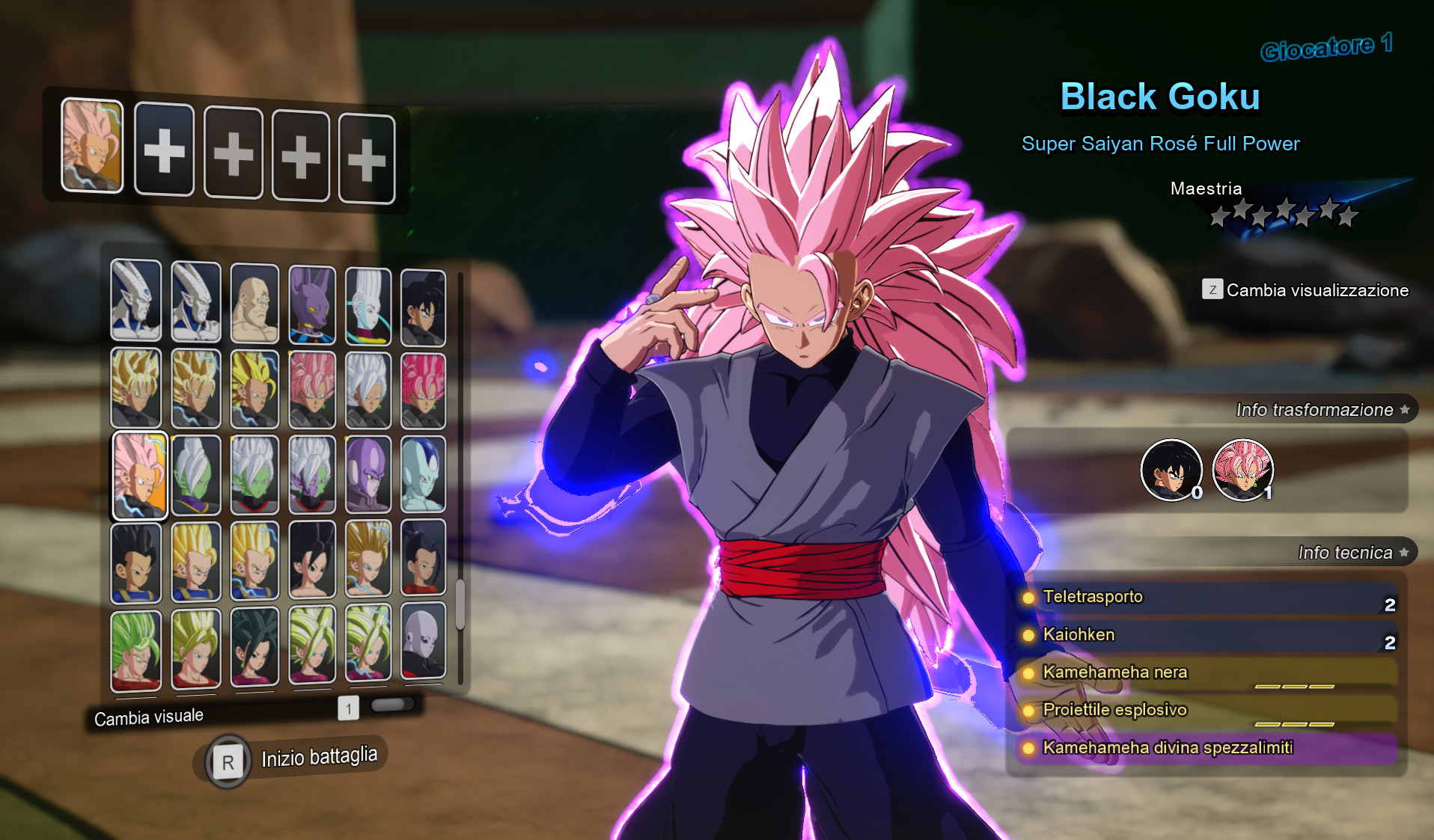Click the Maestria section header
Viewport: 1434px width, 840px height.
(1206, 188)
